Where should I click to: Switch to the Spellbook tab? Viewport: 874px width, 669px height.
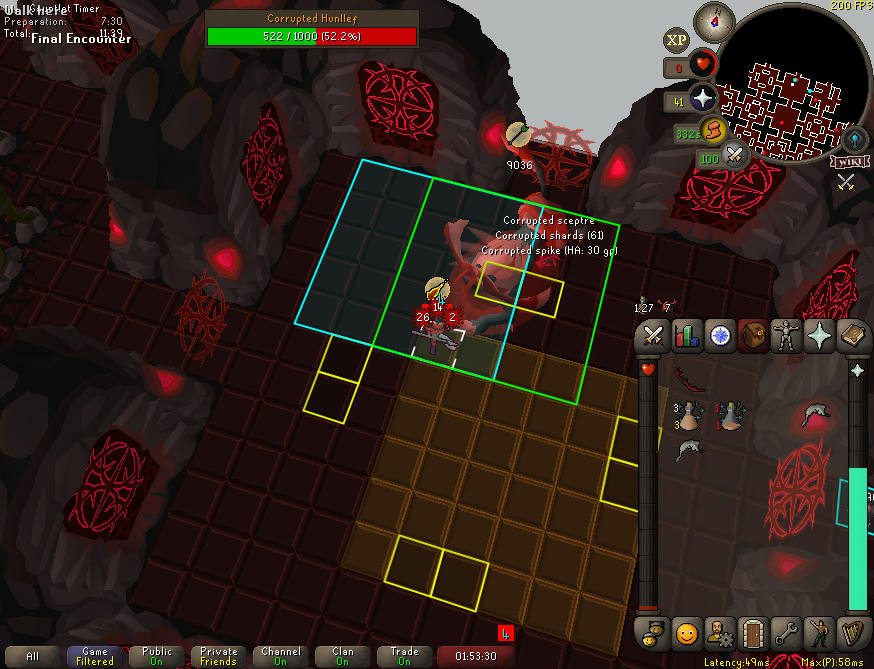[852, 336]
